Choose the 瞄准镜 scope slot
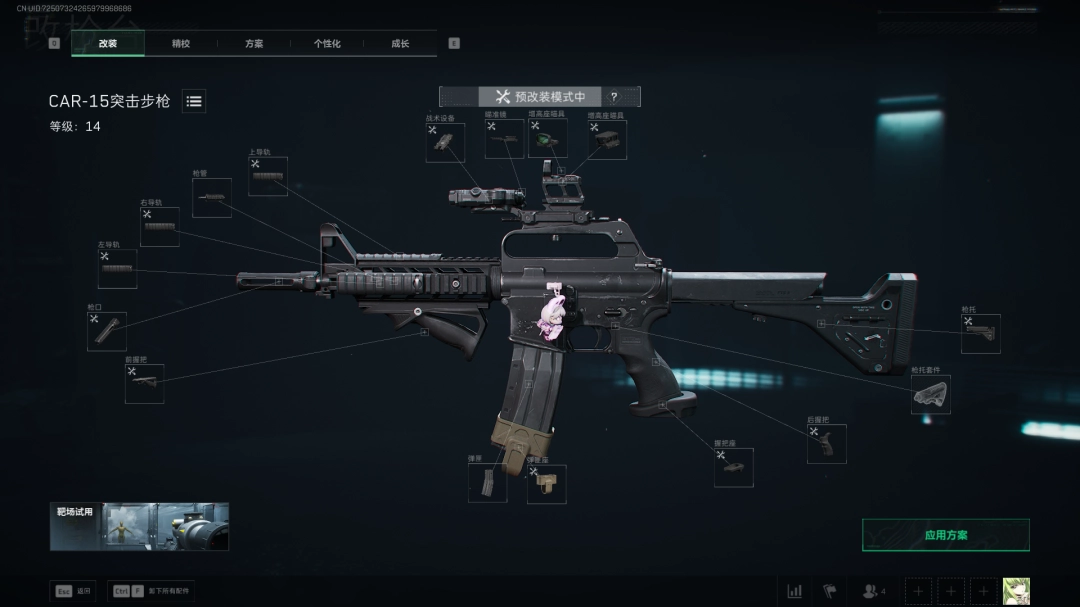Screen dimensions: 1080x607 (x=504, y=140)
